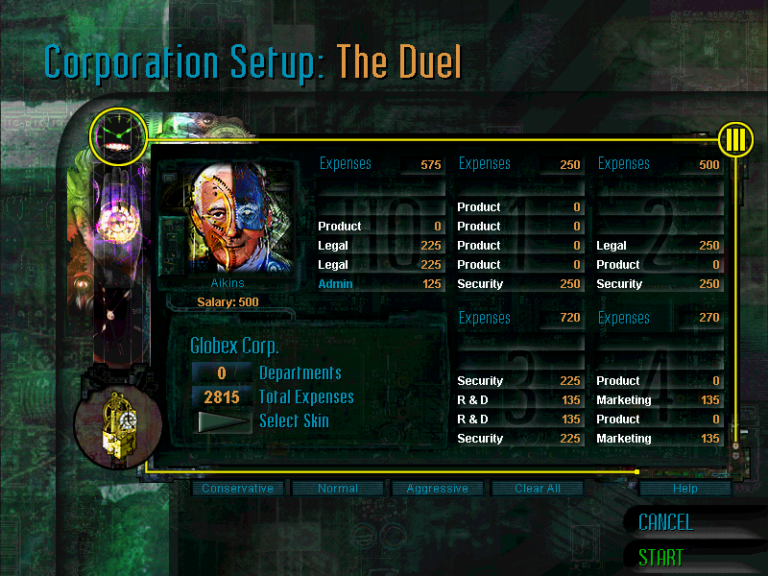Click the yellow three-bar round icon
Image resolution: width=768 pixels, height=576 pixels.
[x=735, y=140]
